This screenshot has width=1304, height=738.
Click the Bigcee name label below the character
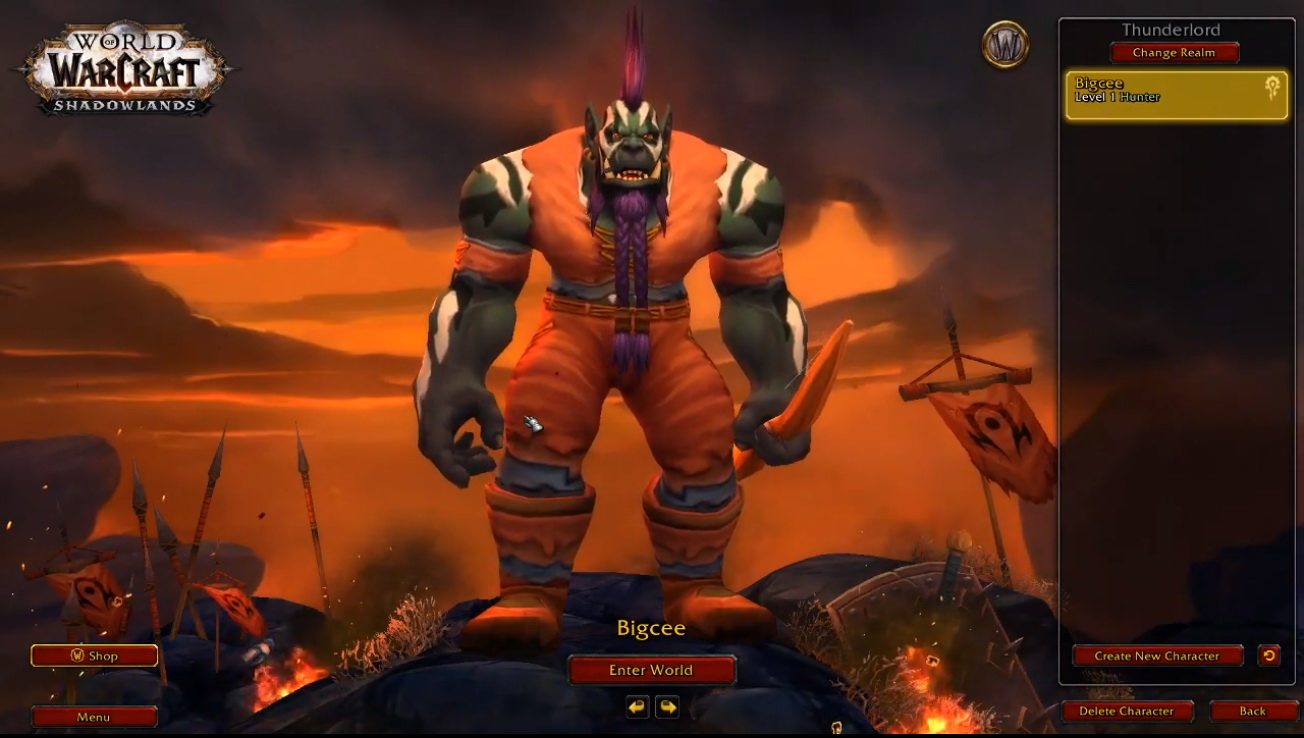651,628
